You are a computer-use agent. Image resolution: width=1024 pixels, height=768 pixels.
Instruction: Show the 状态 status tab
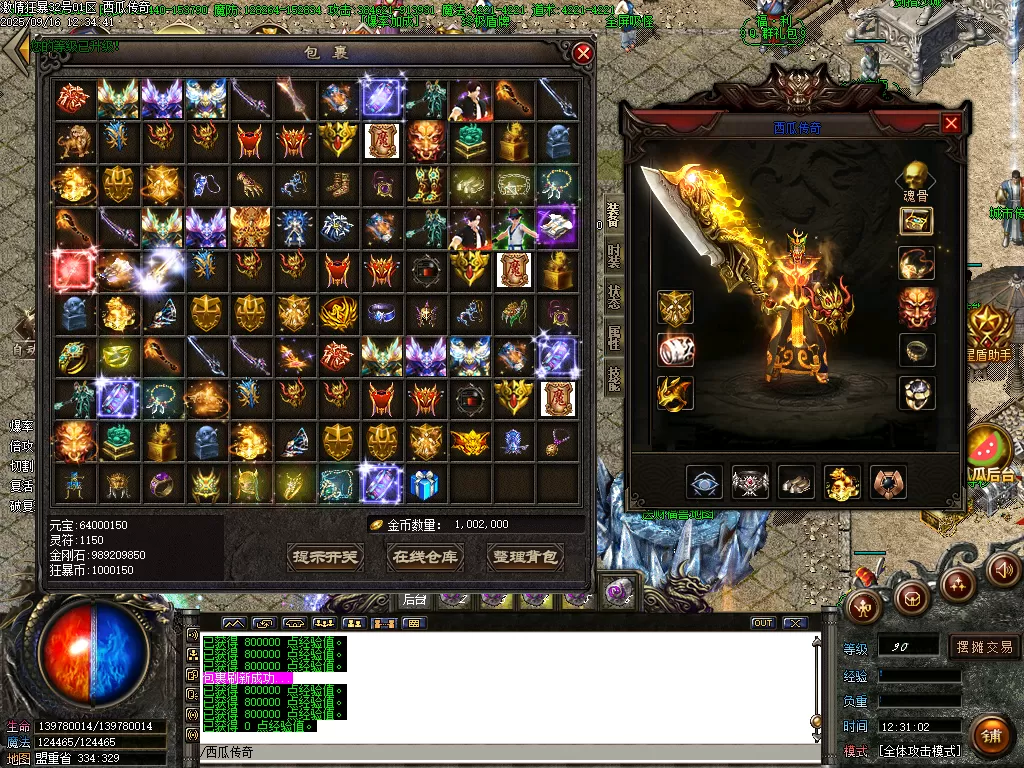coord(612,297)
